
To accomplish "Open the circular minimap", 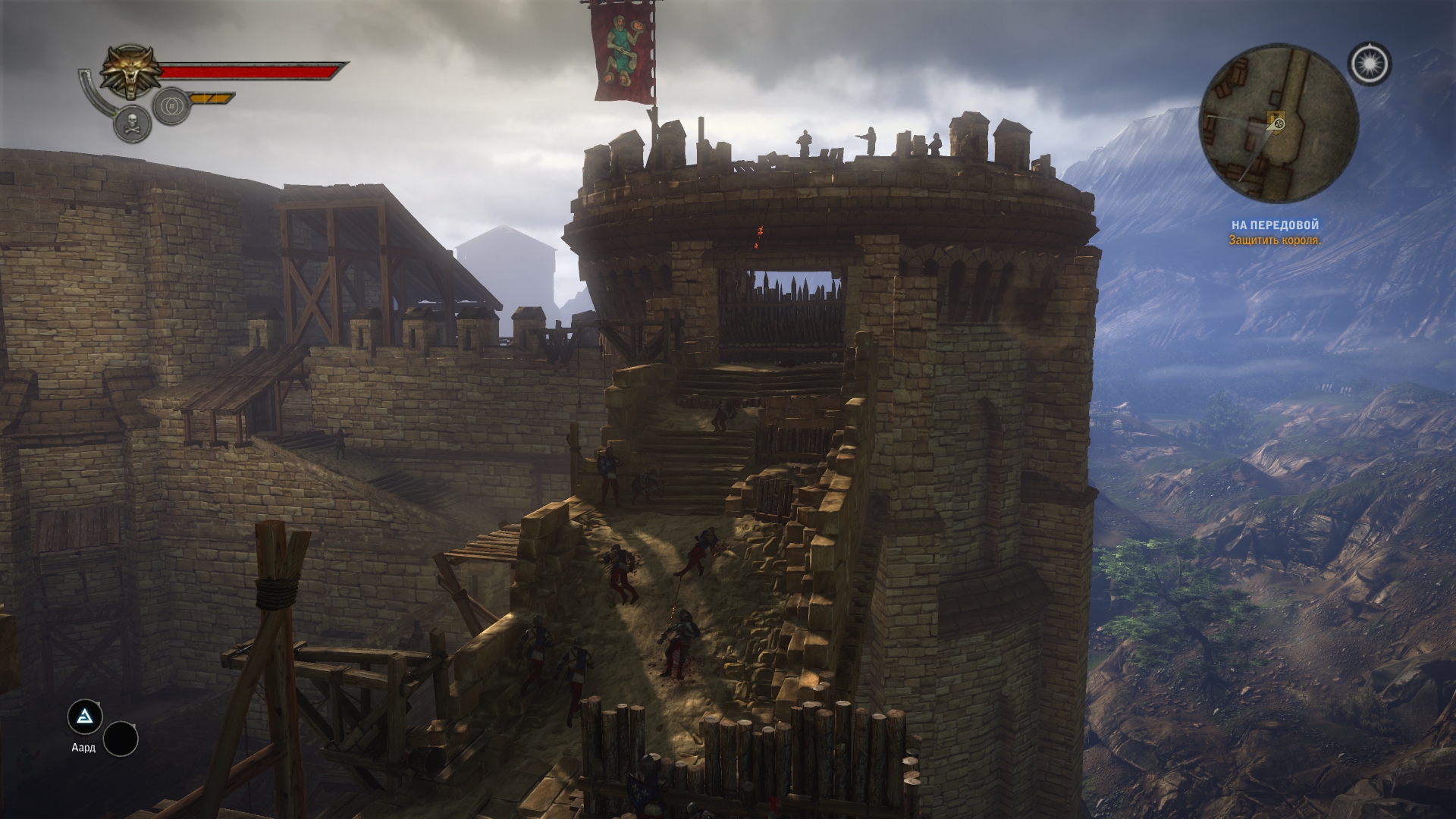I will click(1278, 124).
